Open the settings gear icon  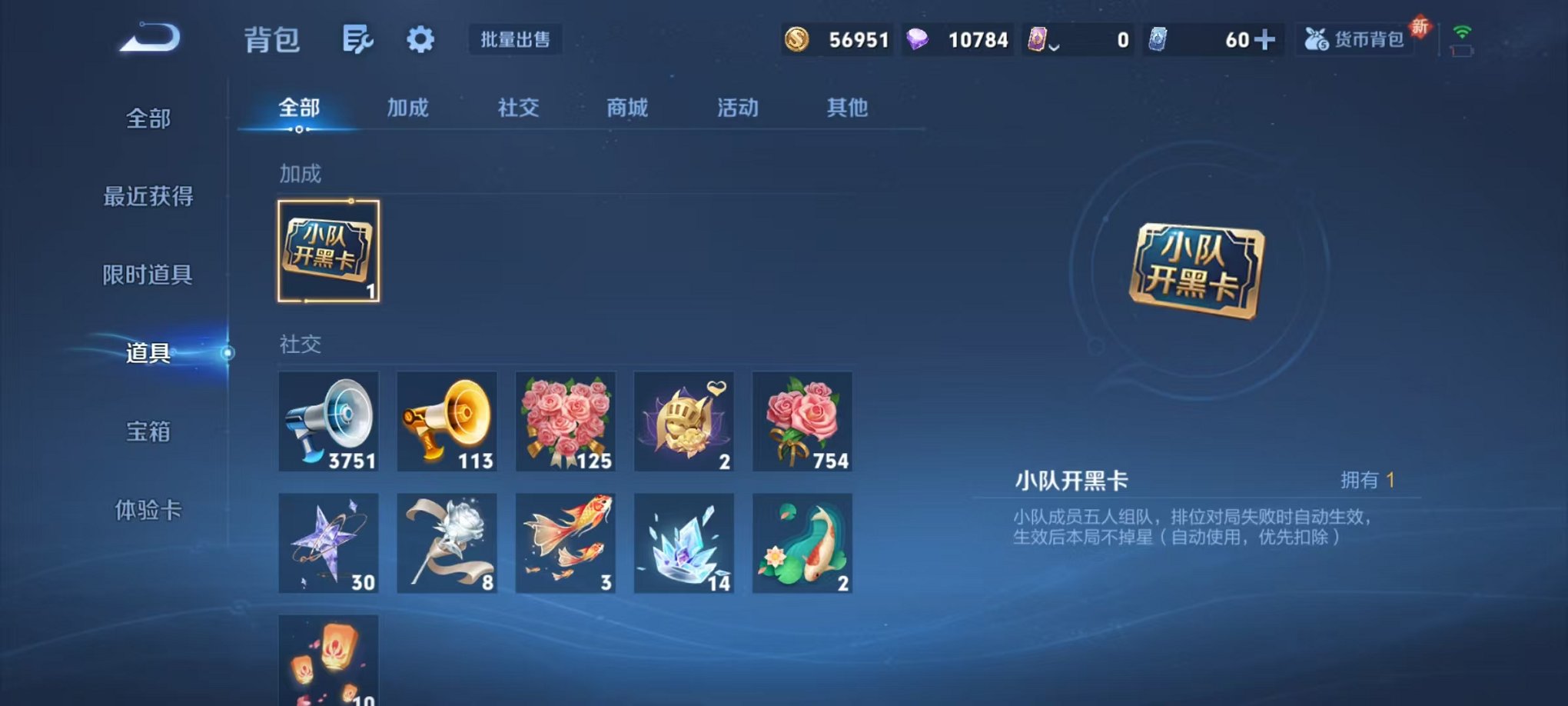[421, 39]
